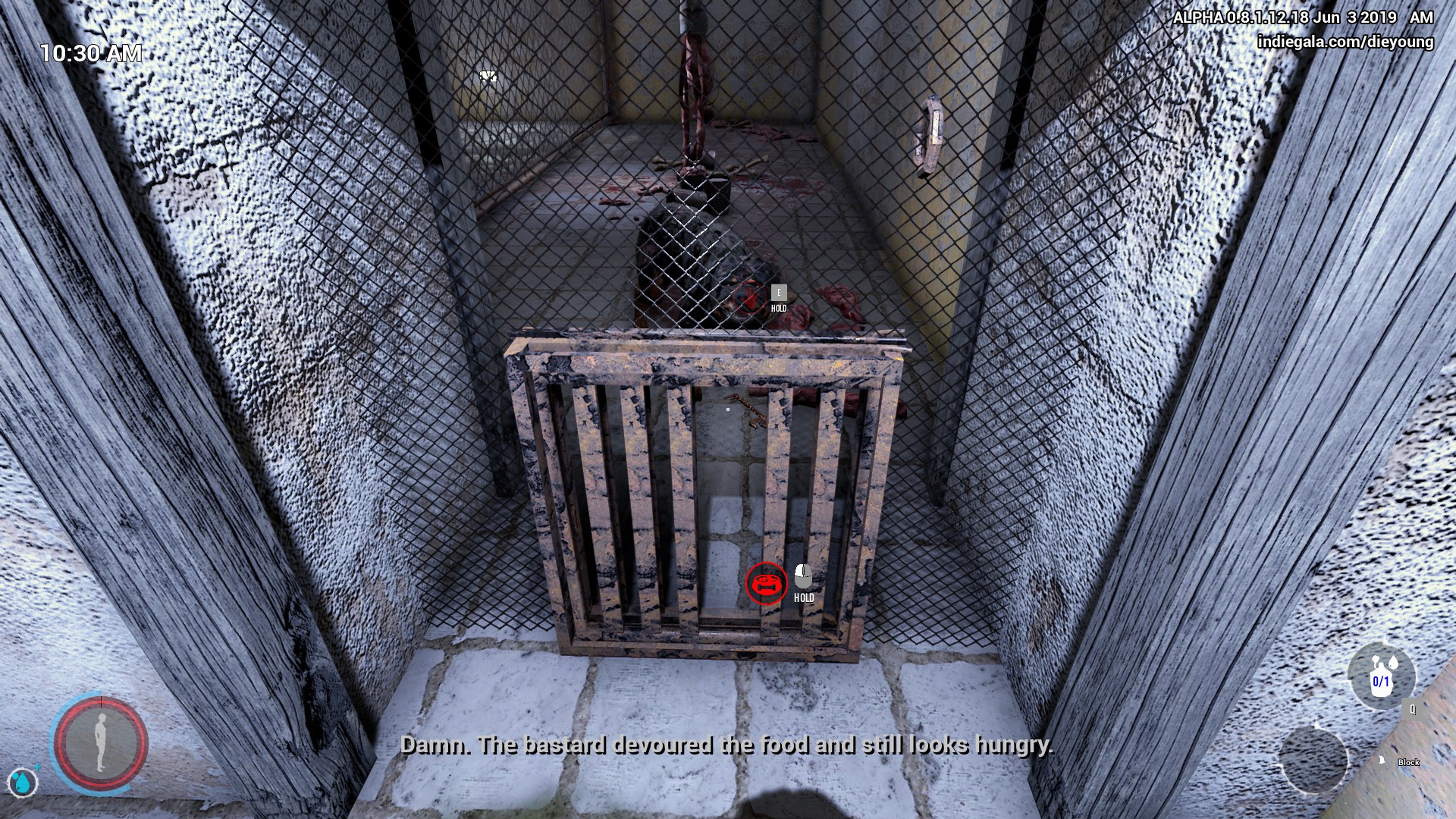Activate the red trap interaction icon
The height and width of the screenshot is (819, 1456).
[766, 583]
